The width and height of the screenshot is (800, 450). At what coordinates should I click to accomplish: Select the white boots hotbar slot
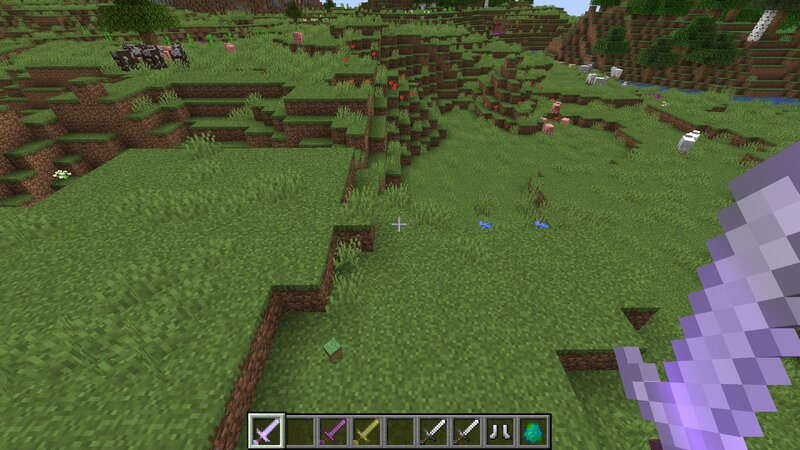click(x=500, y=431)
